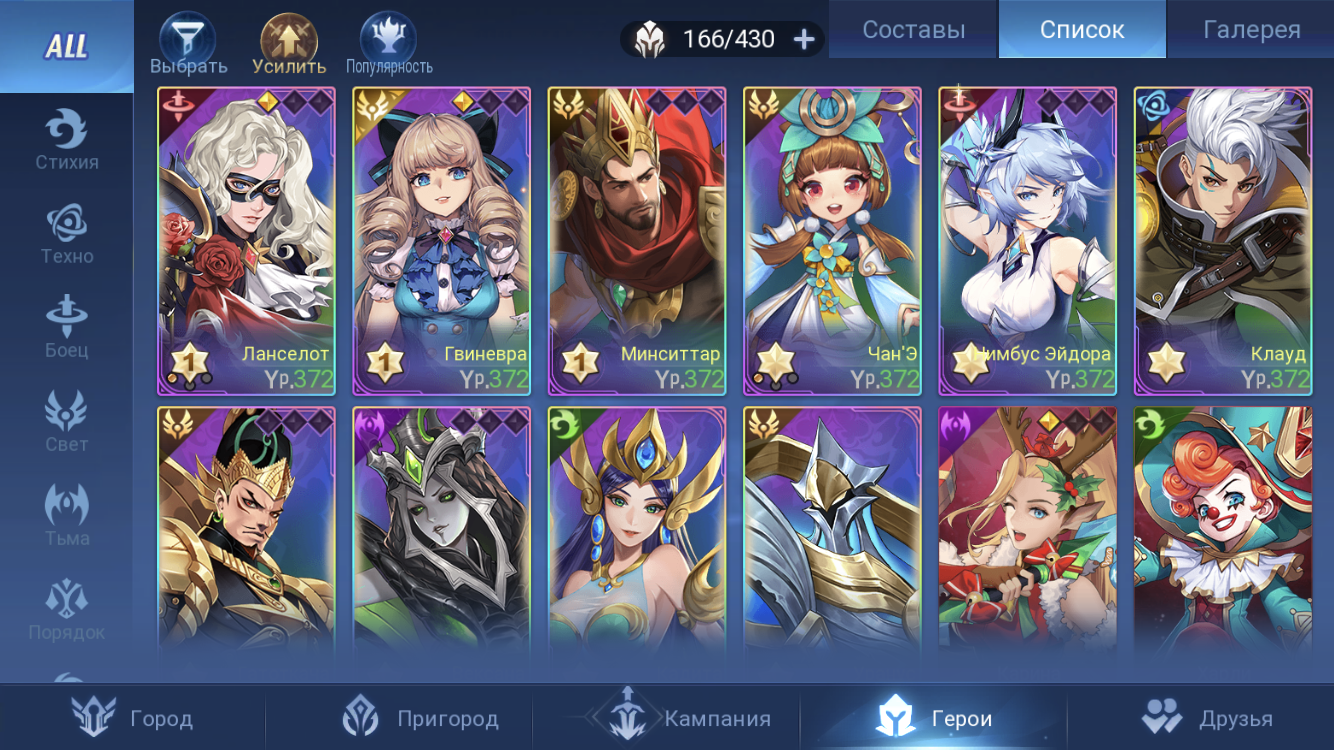Tap the Усилить upgrade button
Screen dimensions: 1334x750
point(289,45)
